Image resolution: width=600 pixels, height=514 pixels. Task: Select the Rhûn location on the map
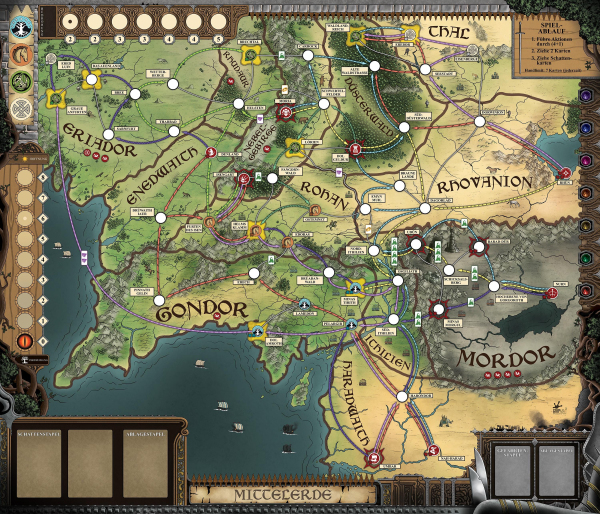[562, 172]
